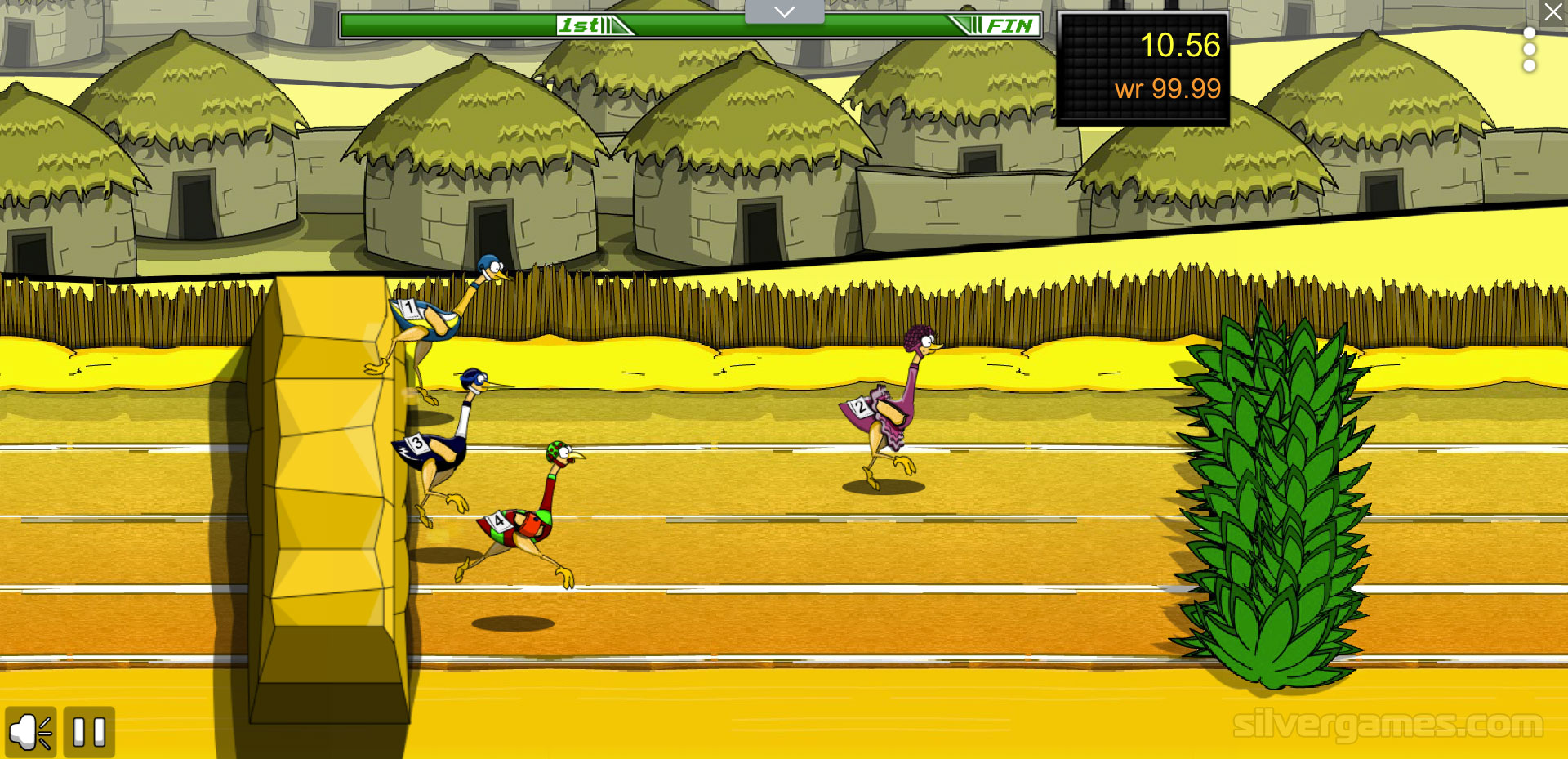
Task: Pause the race
Action: (x=89, y=731)
